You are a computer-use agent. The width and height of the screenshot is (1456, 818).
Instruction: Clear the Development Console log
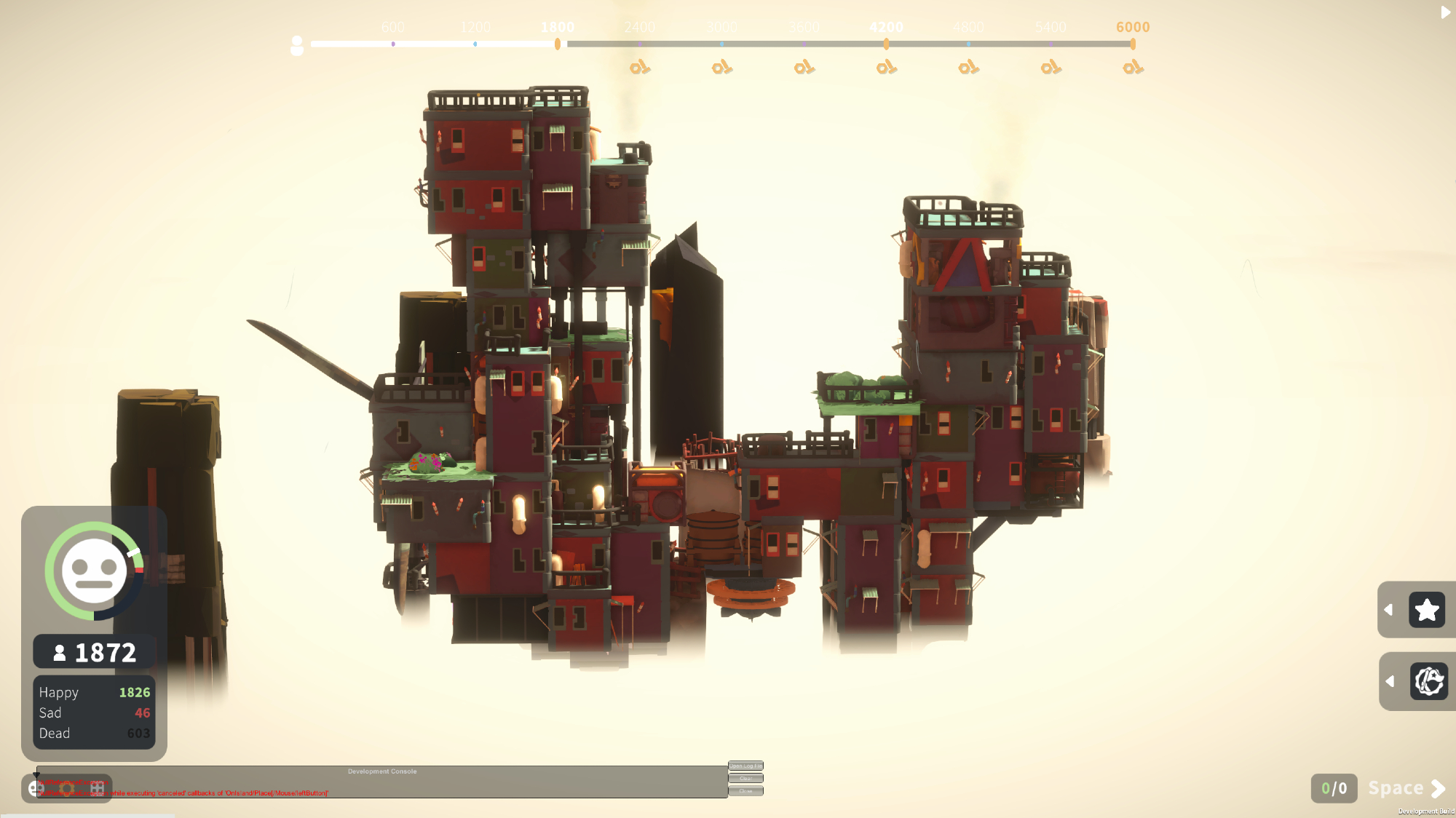click(x=745, y=778)
